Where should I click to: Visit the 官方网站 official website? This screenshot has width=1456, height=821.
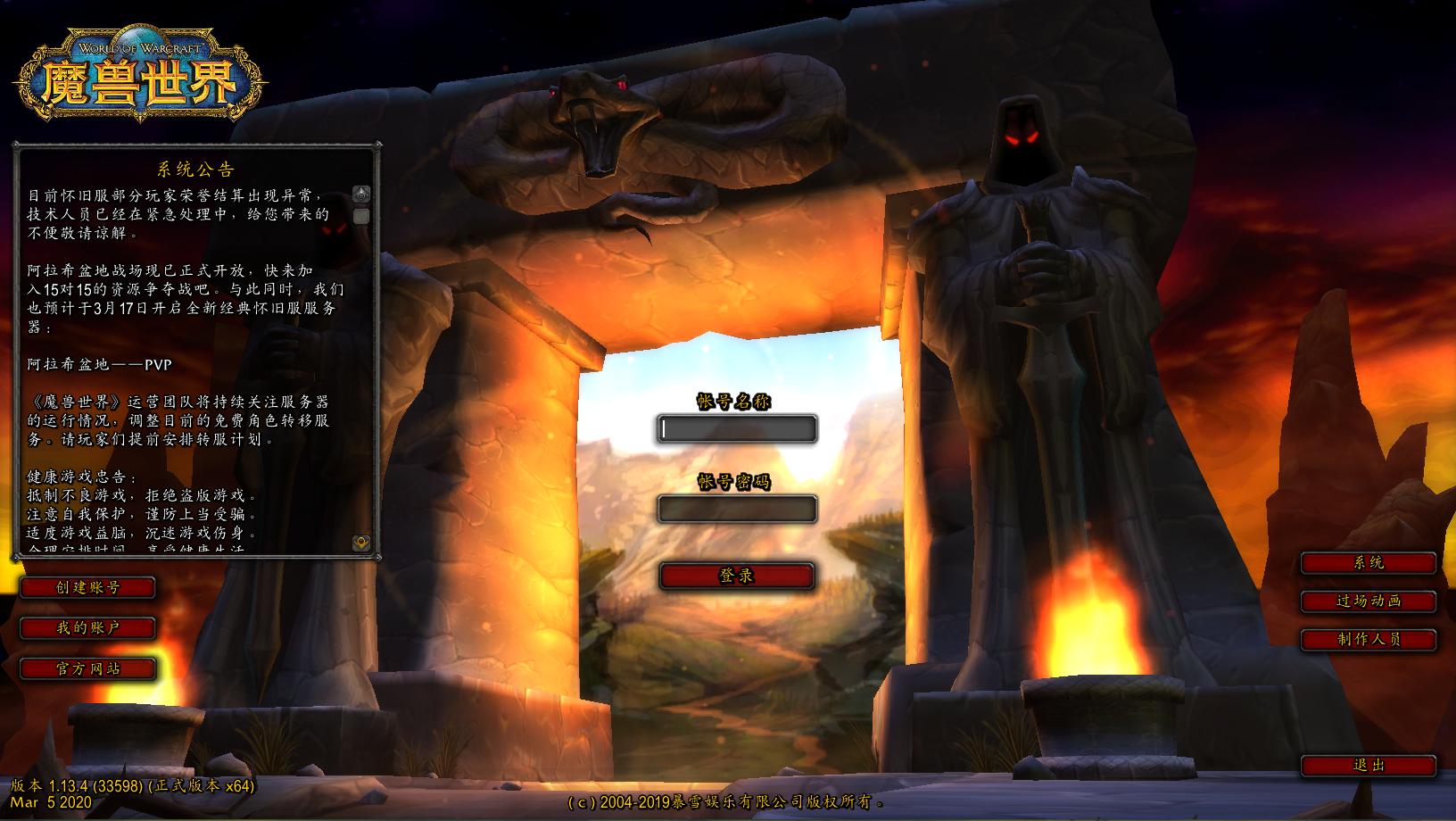pos(87,668)
